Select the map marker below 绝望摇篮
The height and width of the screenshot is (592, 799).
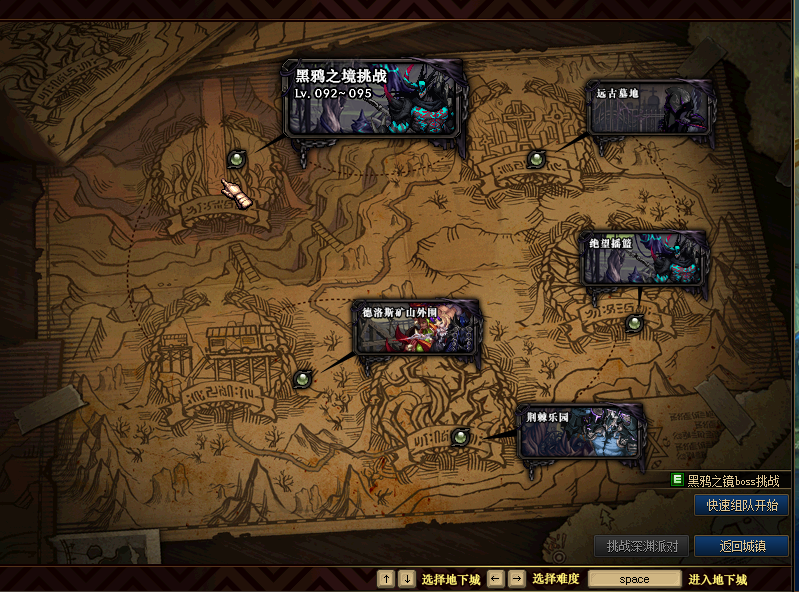pos(634,323)
